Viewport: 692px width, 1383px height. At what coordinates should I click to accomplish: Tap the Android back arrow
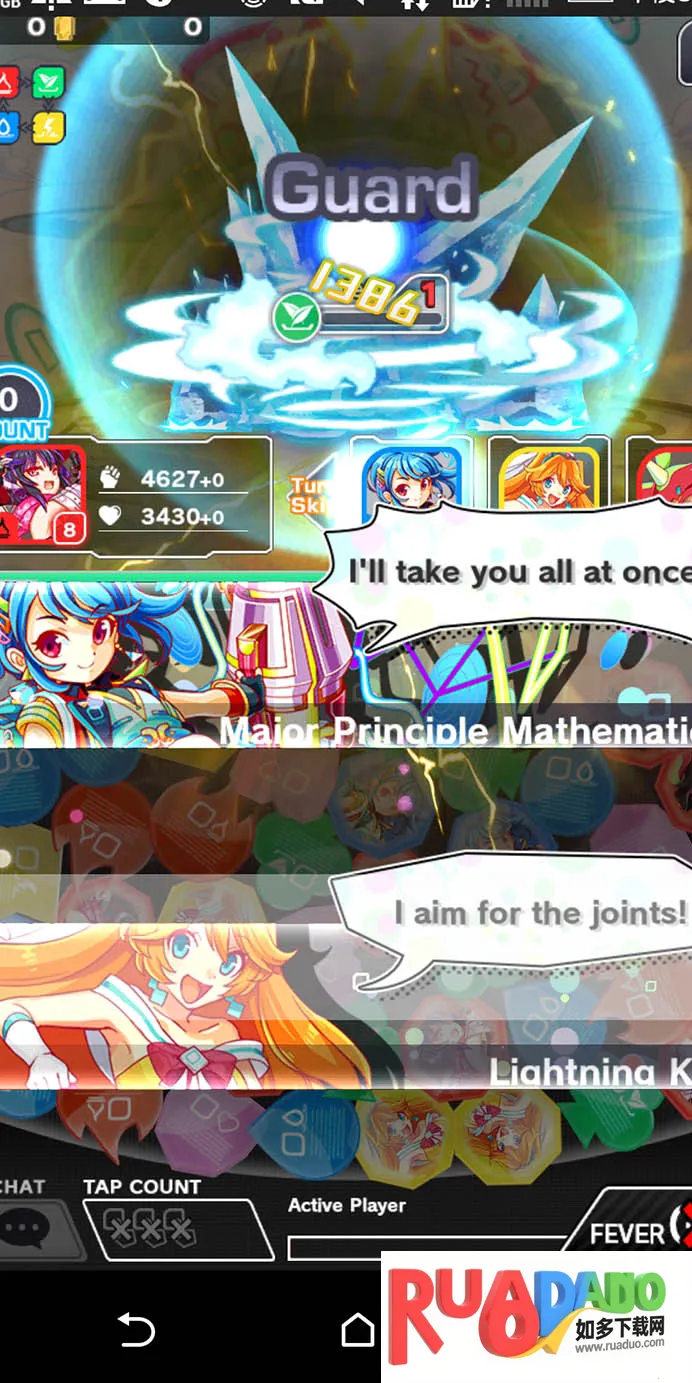136,1329
